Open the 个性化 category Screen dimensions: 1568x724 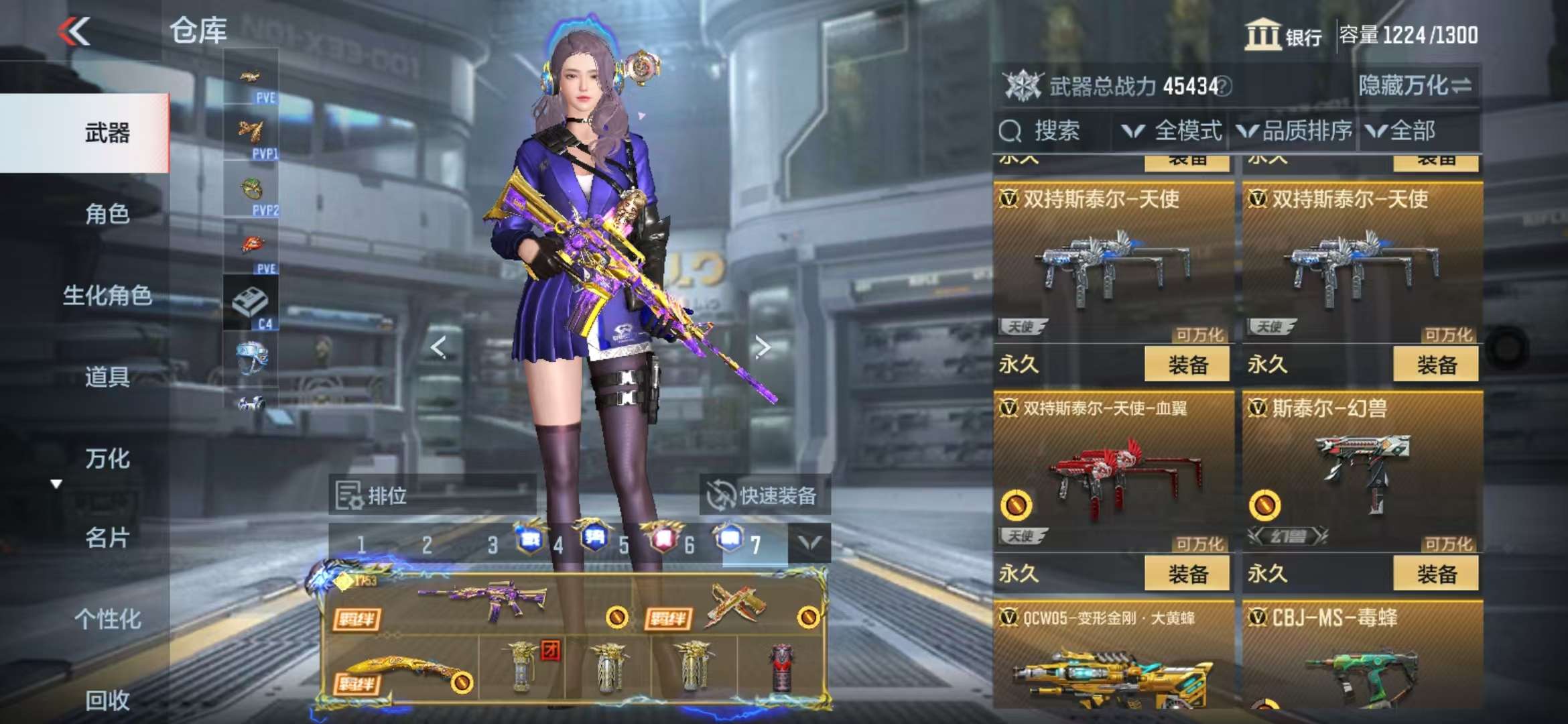[x=107, y=619]
